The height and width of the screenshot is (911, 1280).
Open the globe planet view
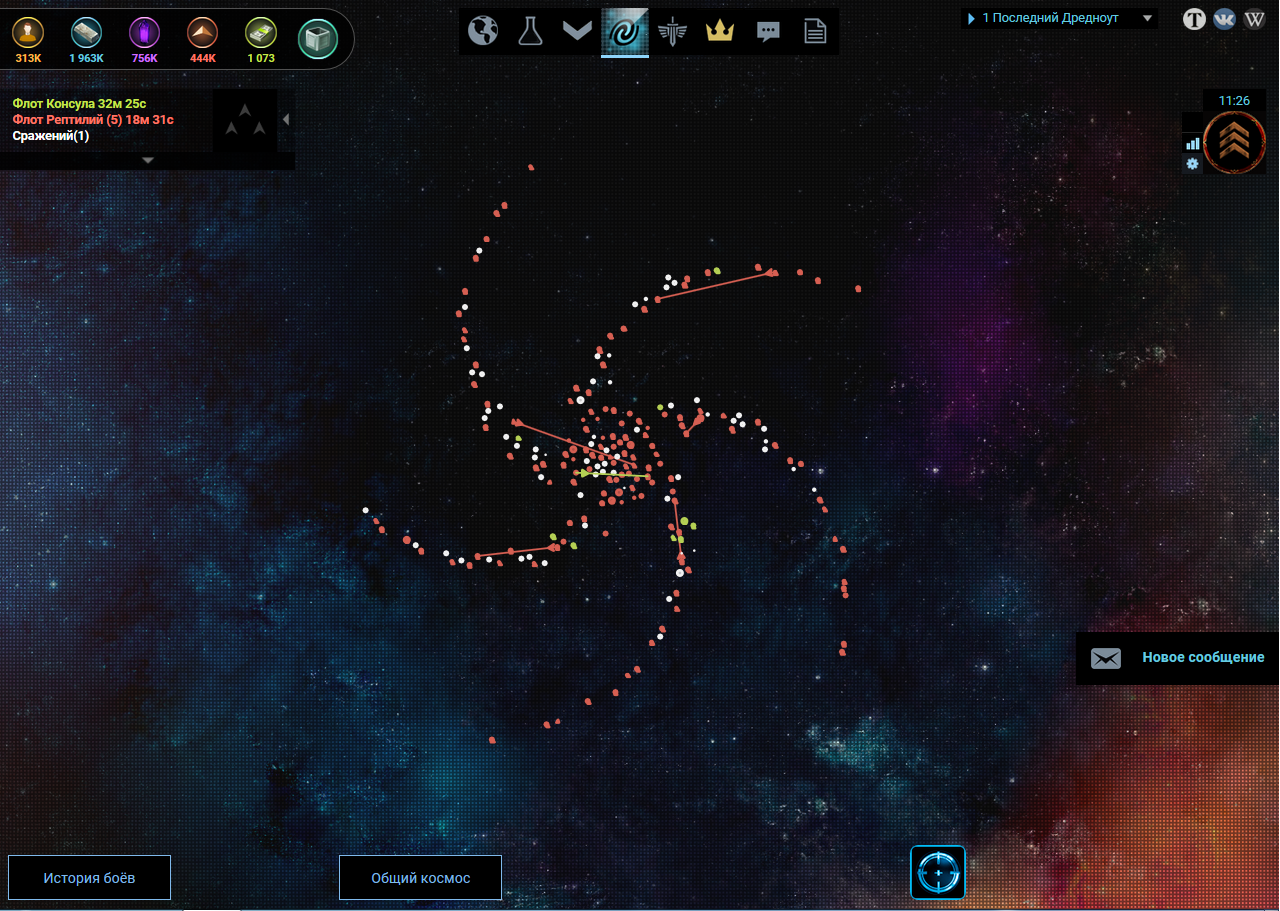click(483, 32)
